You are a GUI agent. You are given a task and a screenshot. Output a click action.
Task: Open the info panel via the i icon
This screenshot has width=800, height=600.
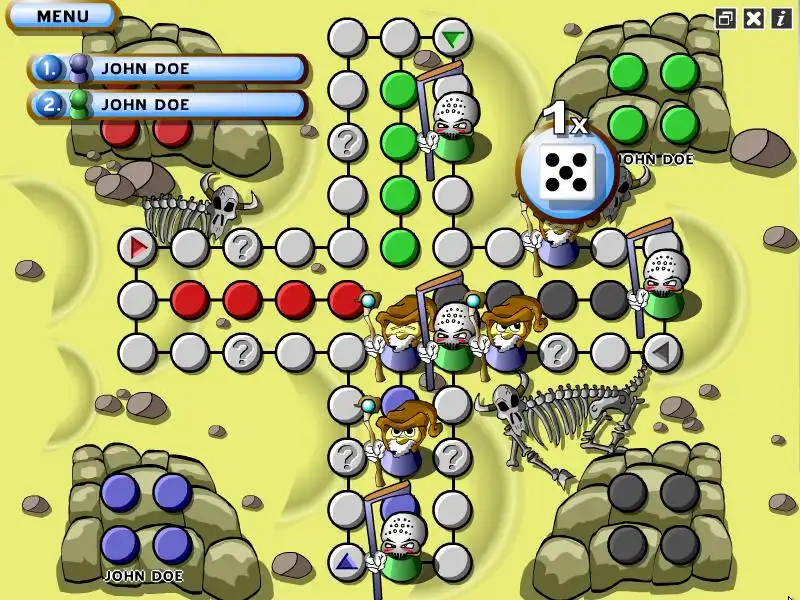[781, 18]
